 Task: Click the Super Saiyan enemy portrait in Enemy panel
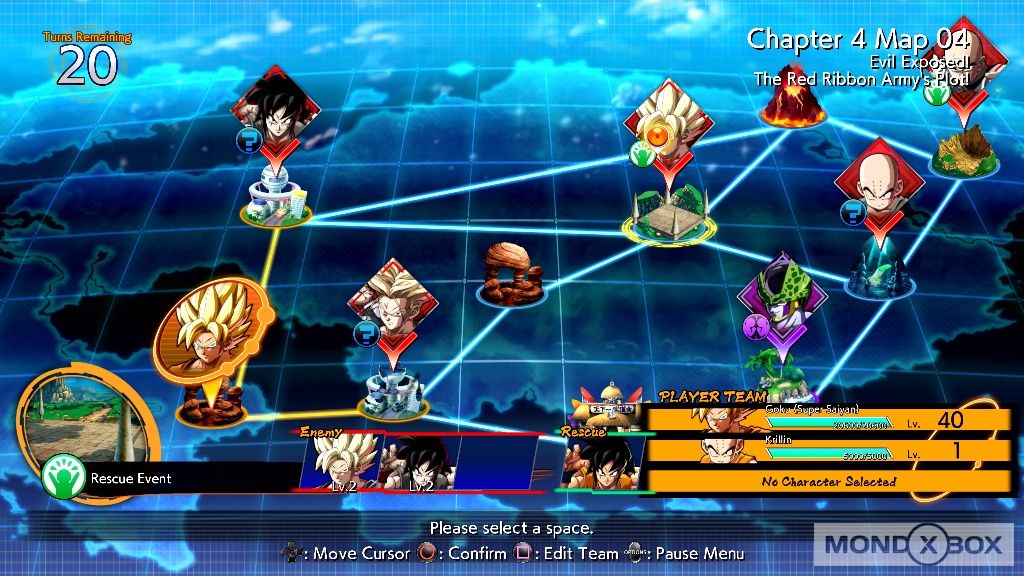click(338, 464)
